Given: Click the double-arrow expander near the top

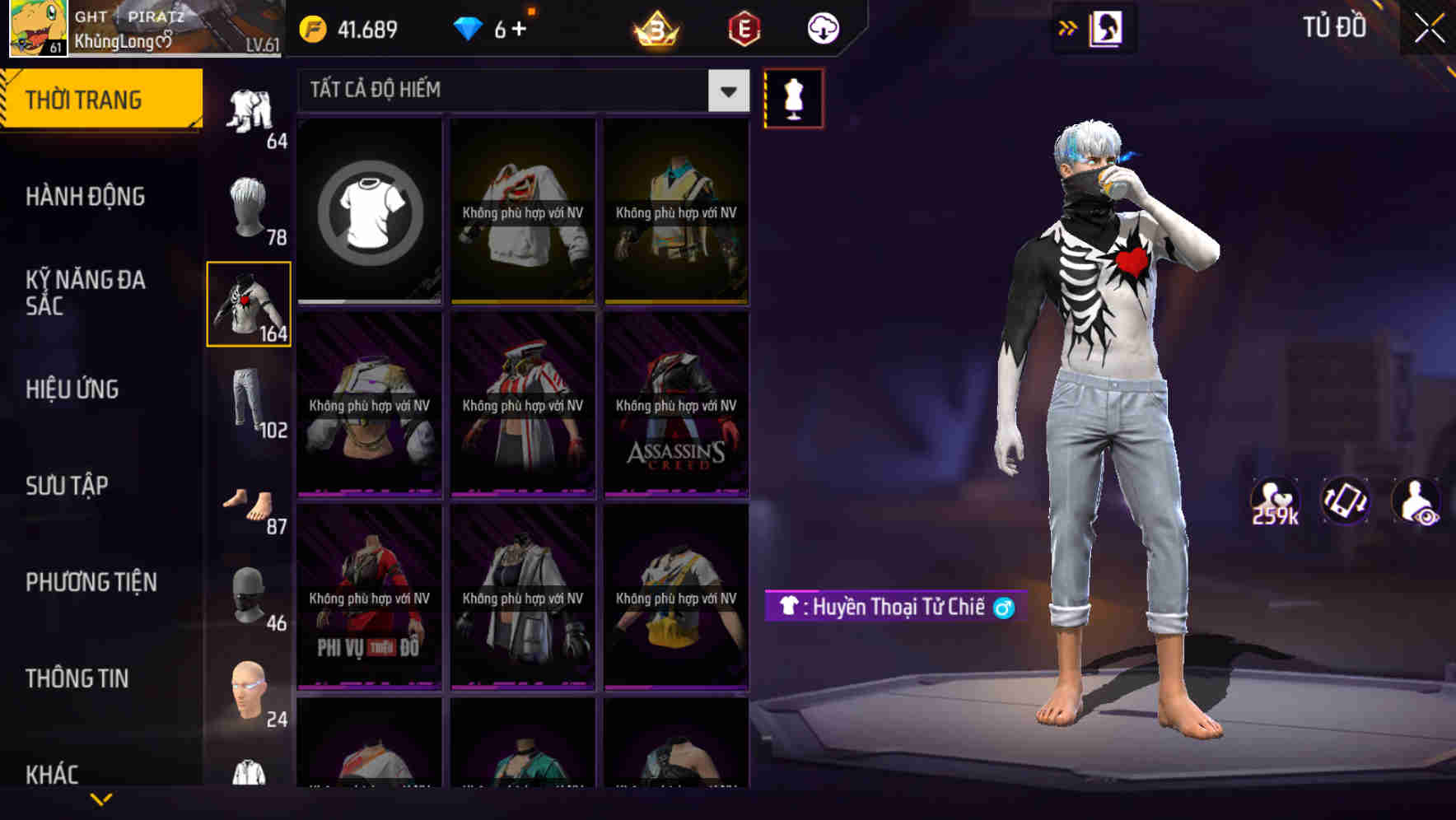Looking at the screenshot, I should [x=1068, y=27].
